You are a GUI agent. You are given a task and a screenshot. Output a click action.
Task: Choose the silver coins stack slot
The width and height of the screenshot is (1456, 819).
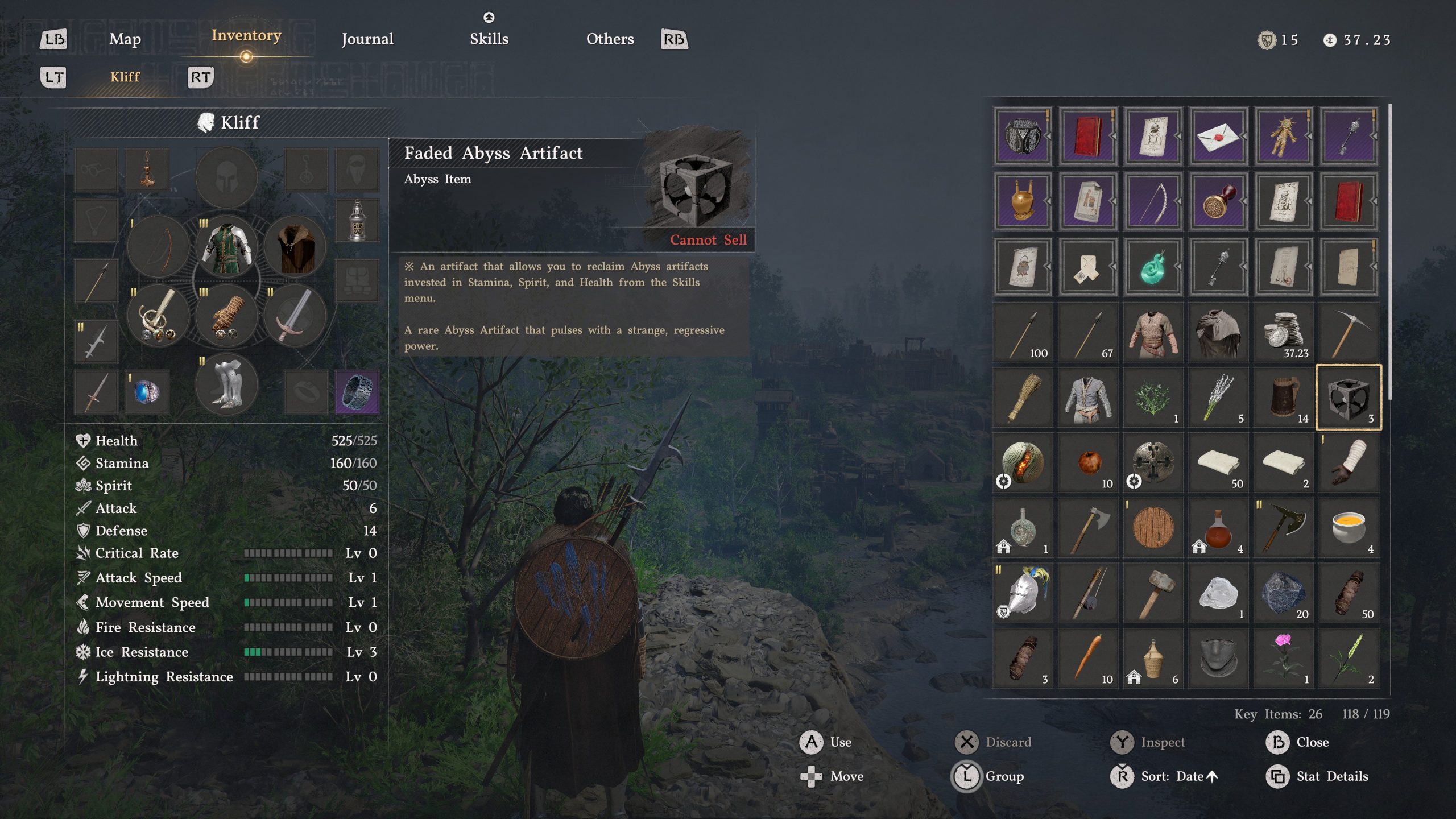1283,332
